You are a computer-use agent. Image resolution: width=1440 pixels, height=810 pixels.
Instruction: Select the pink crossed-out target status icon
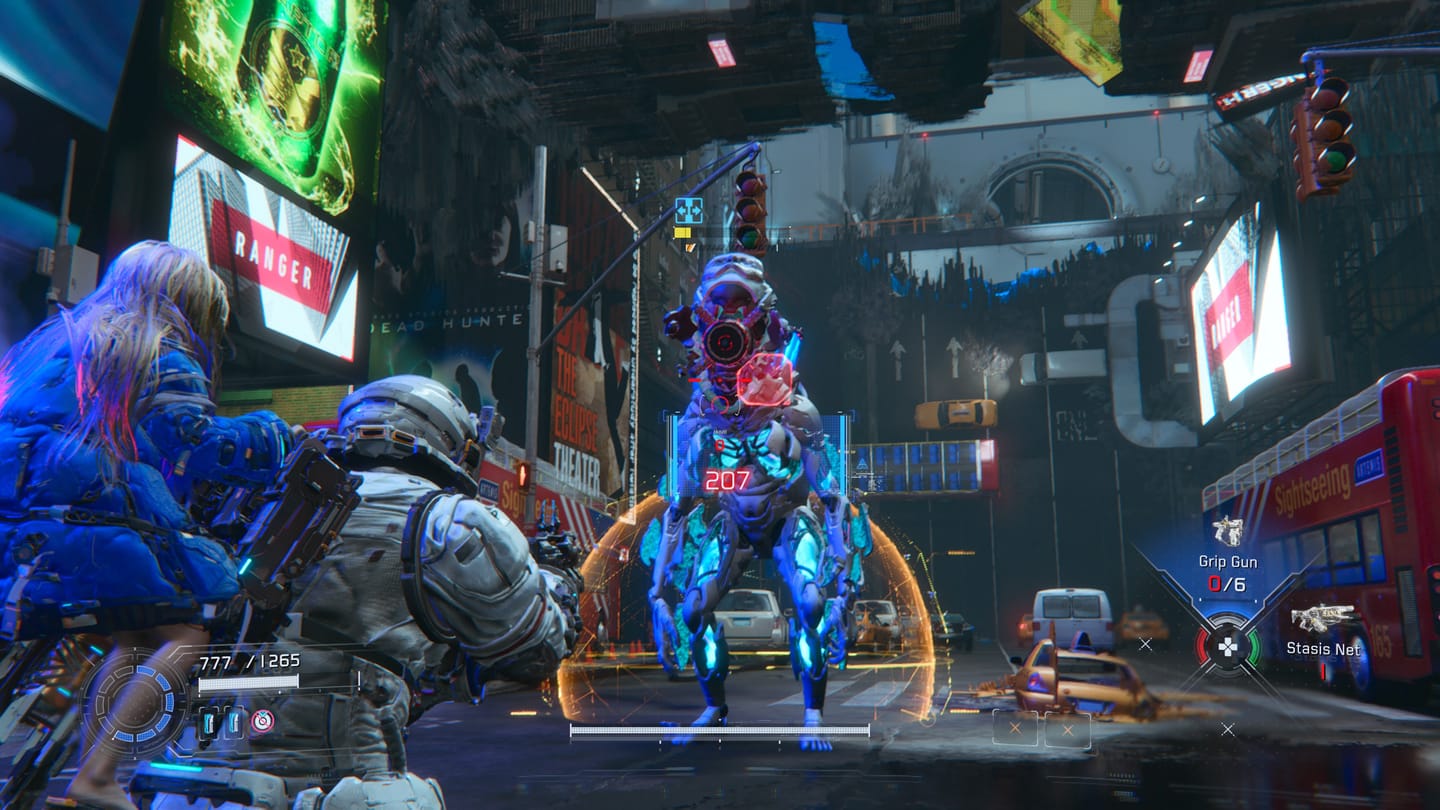pos(262,721)
